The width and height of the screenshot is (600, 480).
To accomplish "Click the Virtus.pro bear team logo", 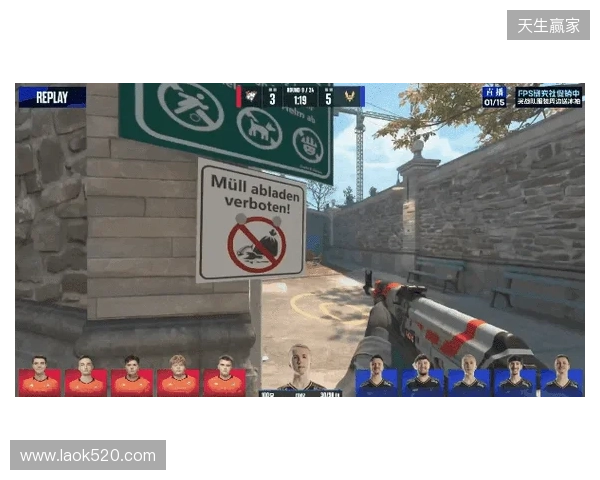I will [x=250, y=97].
